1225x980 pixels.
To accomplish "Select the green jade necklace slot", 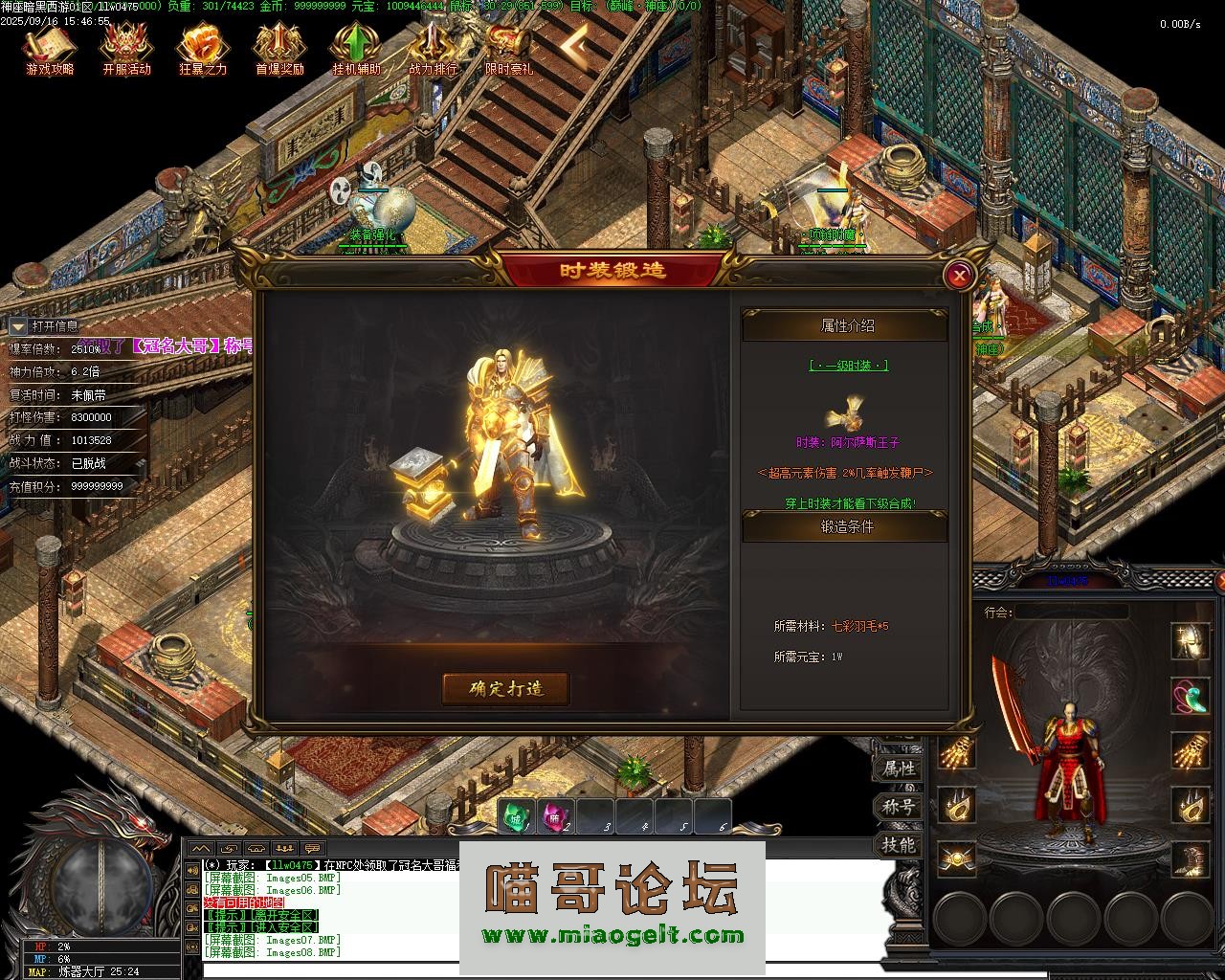I will pyautogui.click(x=1191, y=696).
